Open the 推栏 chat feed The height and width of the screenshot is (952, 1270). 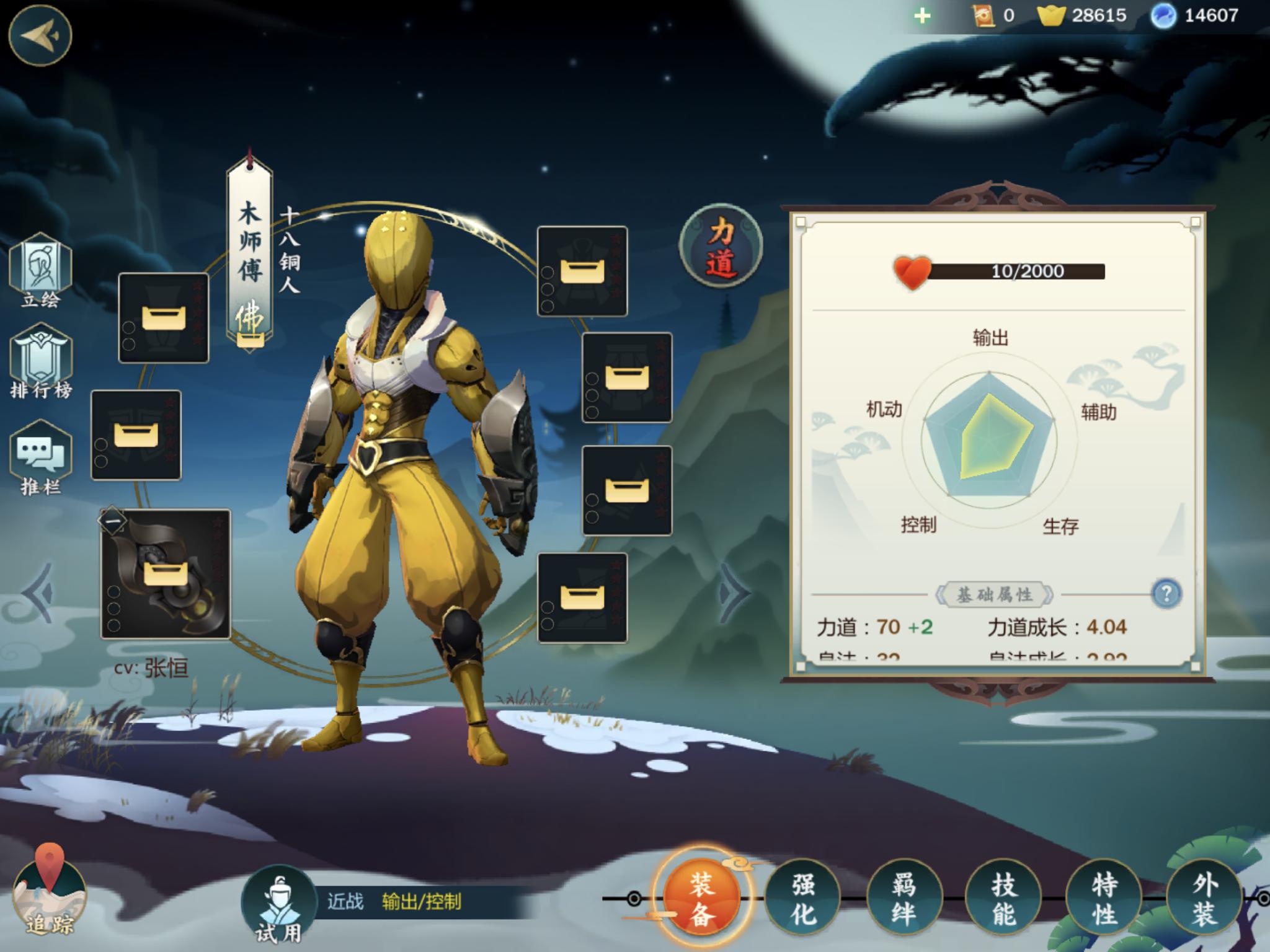[41, 457]
